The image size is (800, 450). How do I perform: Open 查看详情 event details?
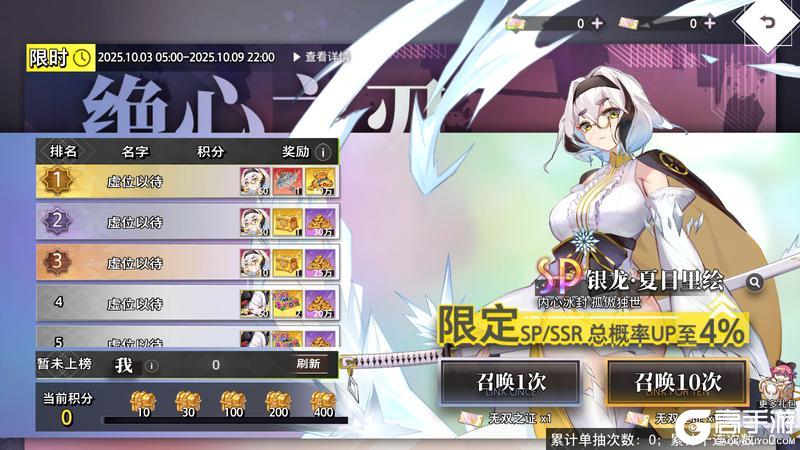click(321, 57)
